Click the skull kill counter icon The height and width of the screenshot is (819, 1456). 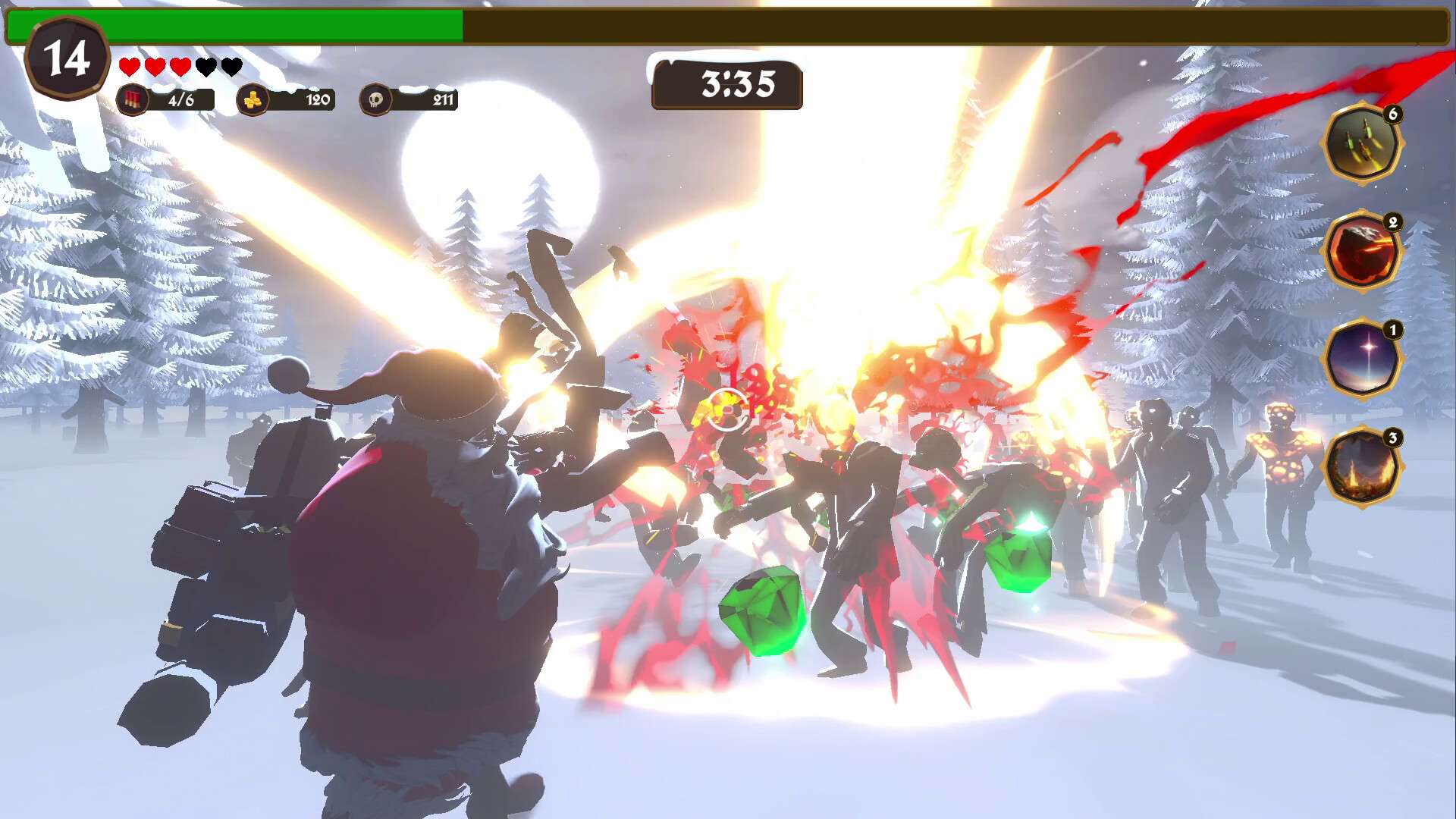click(x=375, y=99)
